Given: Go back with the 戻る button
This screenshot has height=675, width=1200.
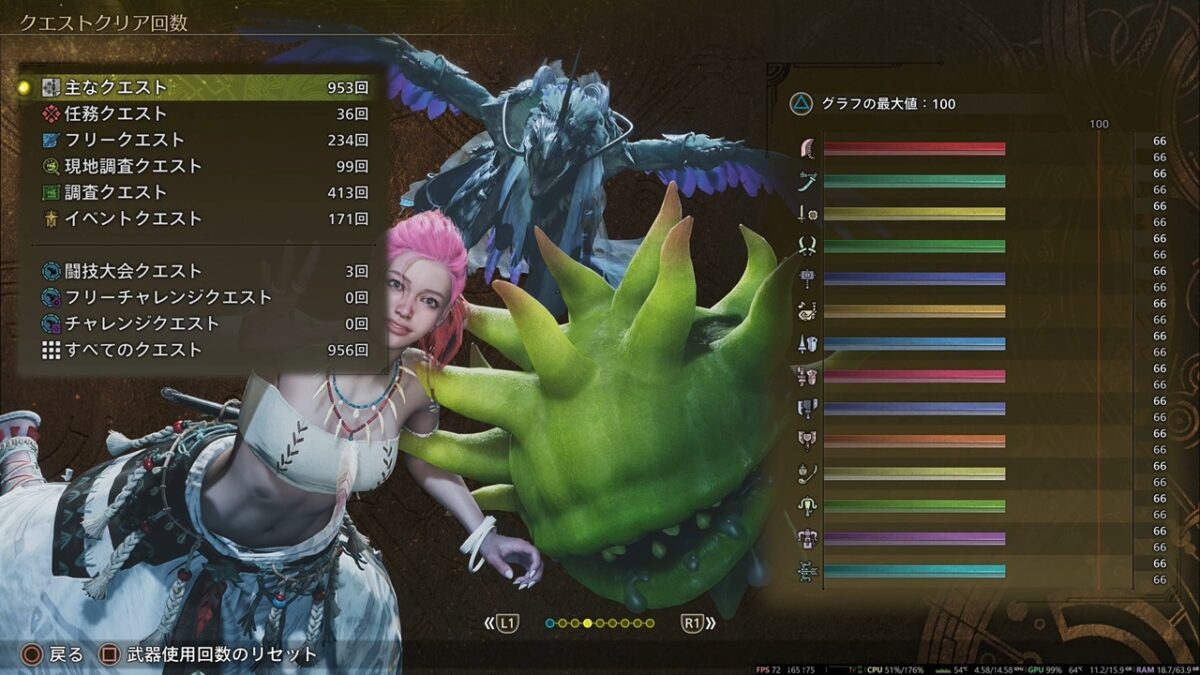Looking at the screenshot, I should tap(54, 655).
